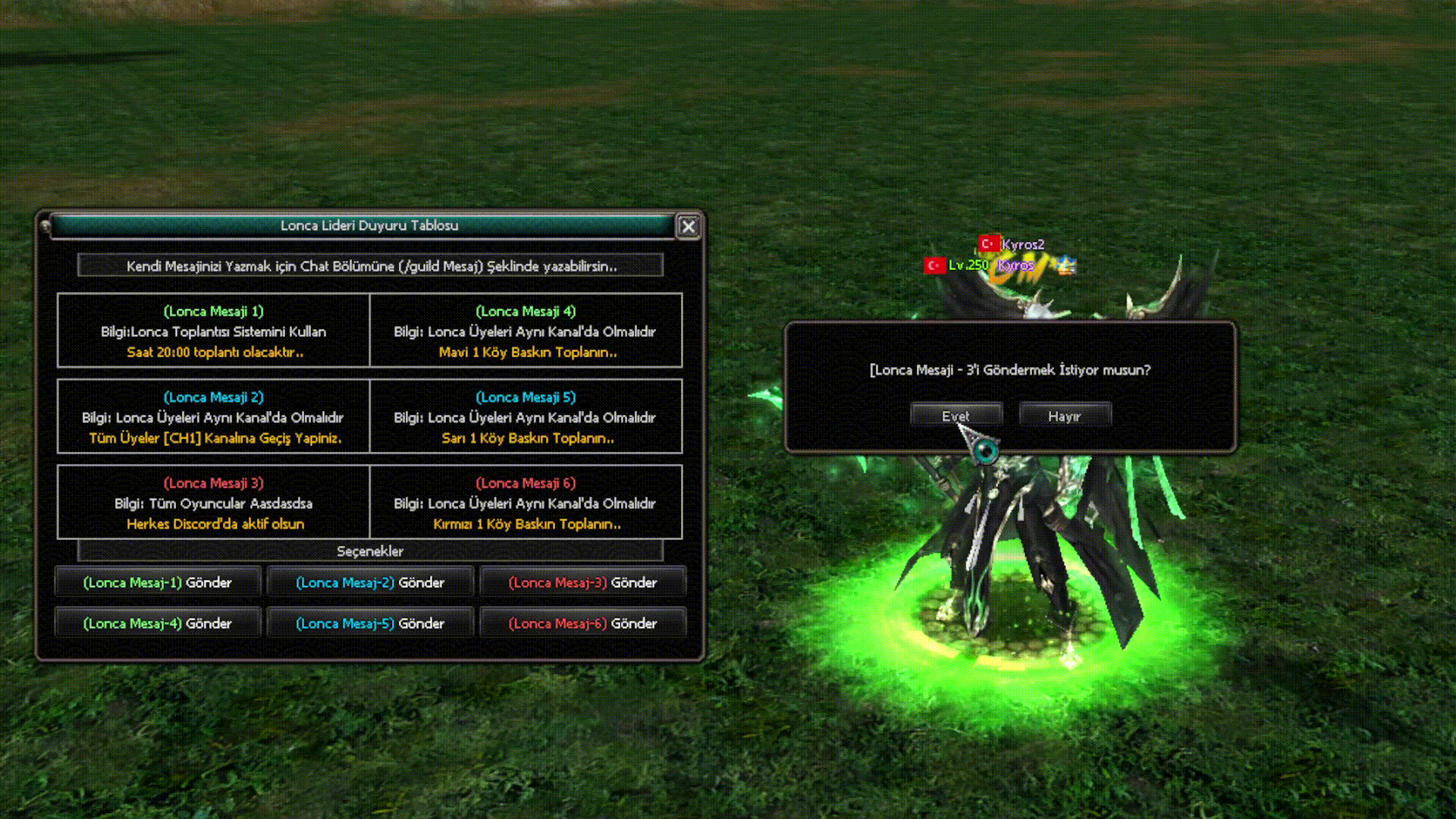Send the Lonca Mesaj-6 Gönder option

point(582,623)
